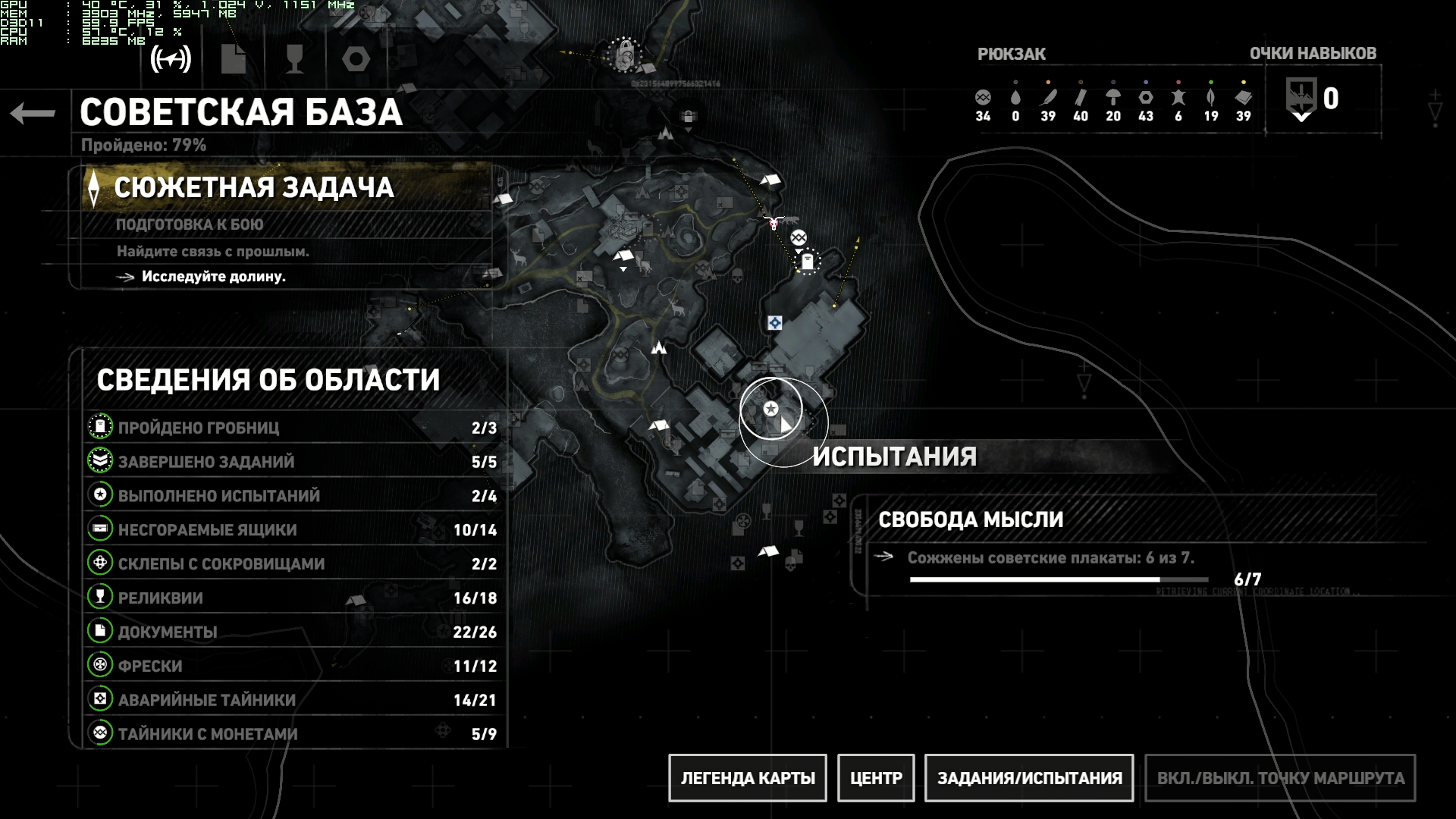Open the map legend
This screenshot has height=819, width=1456.
(x=747, y=778)
